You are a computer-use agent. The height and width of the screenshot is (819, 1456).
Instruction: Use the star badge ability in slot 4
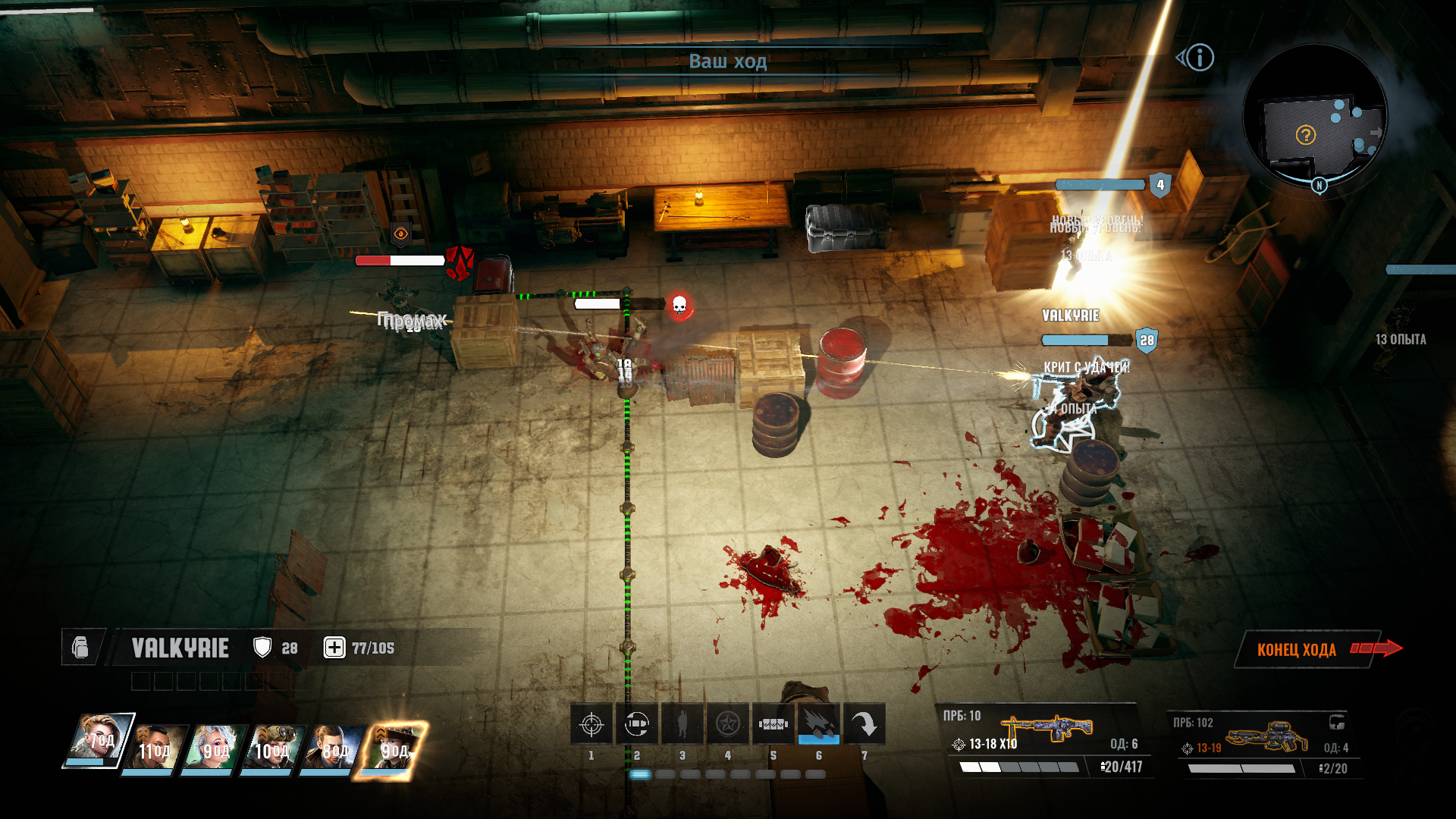[728, 725]
